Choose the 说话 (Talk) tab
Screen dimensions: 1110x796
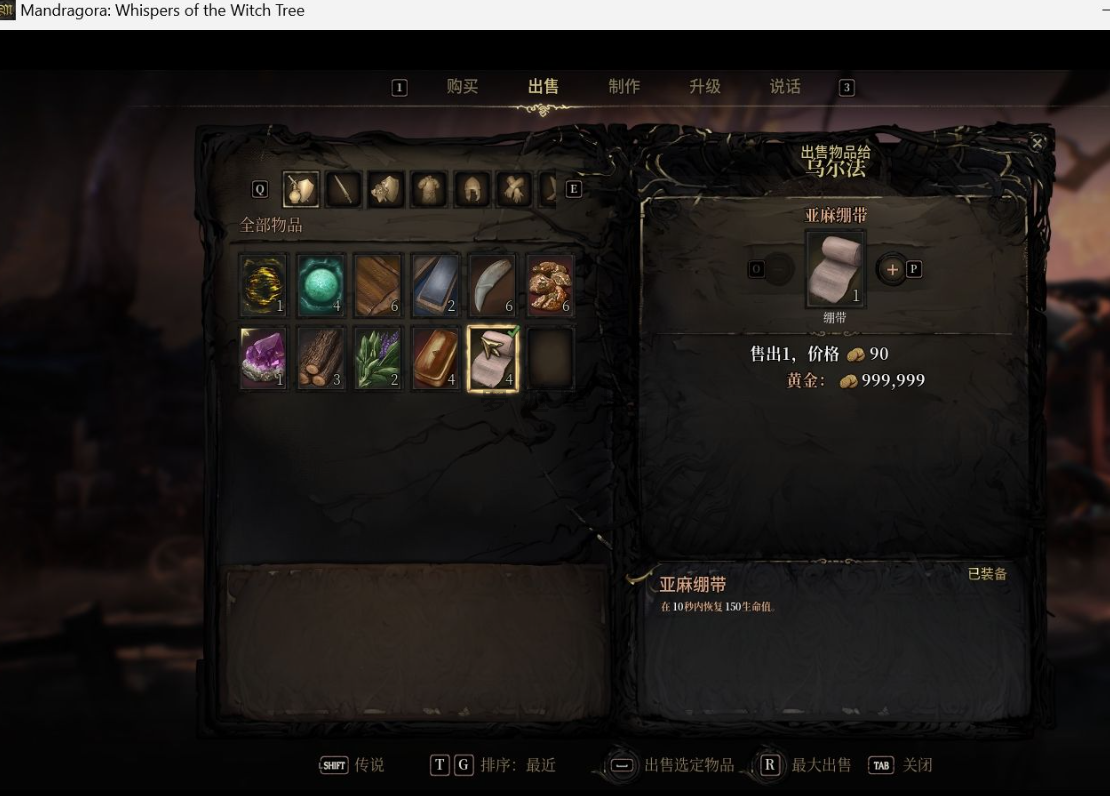pos(785,87)
